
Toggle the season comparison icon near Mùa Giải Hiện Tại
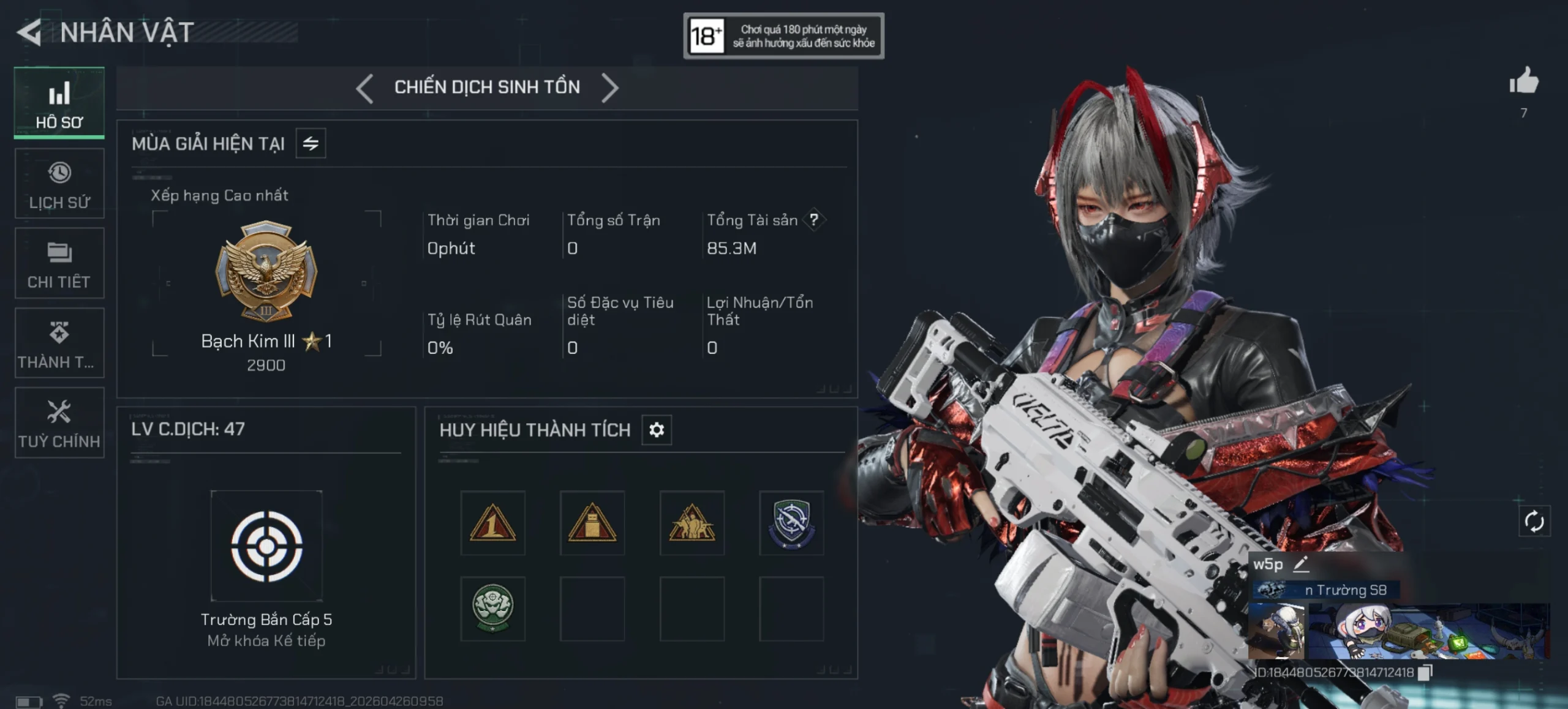click(309, 143)
